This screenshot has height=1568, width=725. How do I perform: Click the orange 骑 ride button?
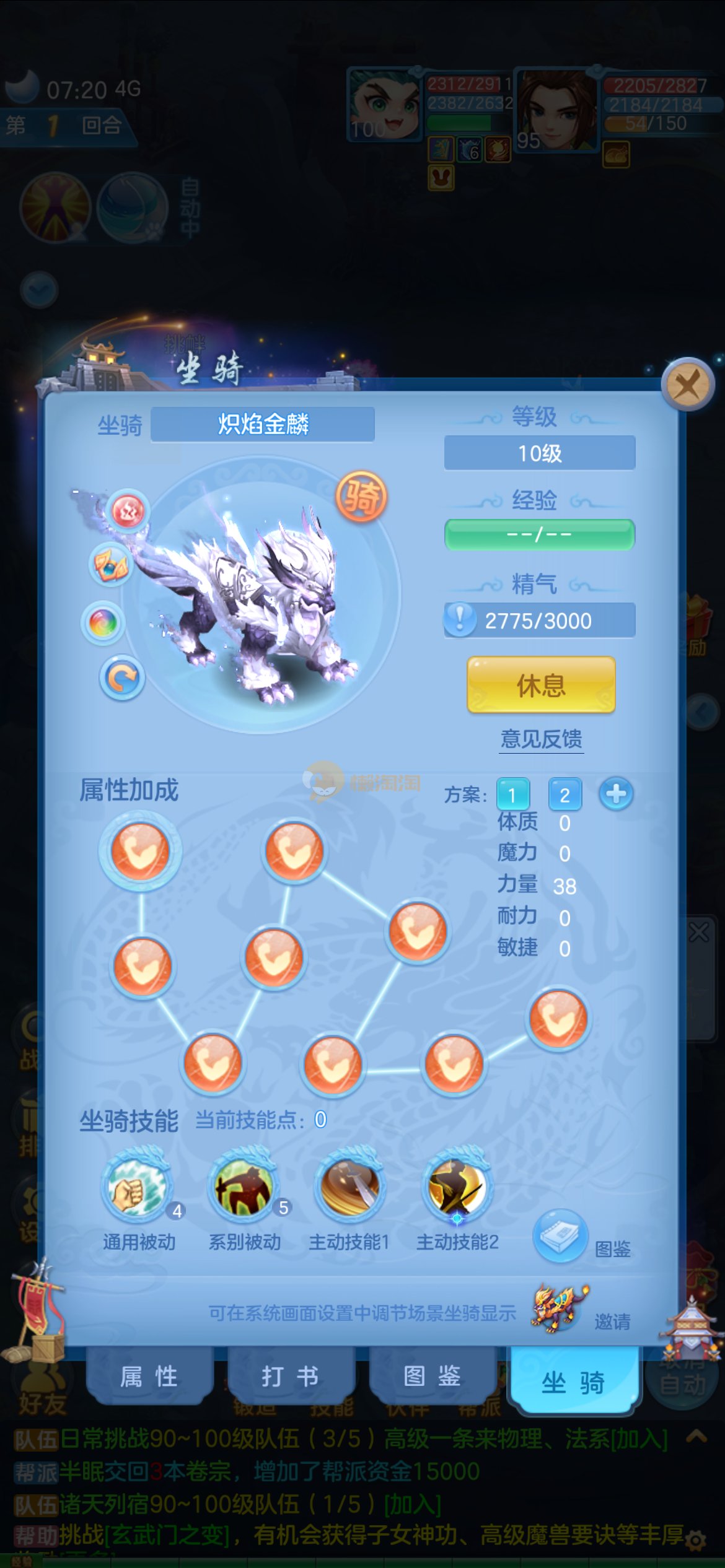tap(361, 496)
